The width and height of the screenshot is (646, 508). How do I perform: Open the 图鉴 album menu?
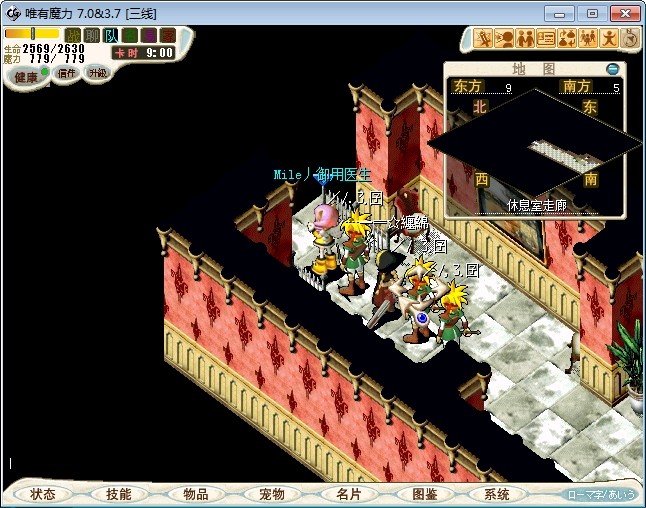coord(423,494)
